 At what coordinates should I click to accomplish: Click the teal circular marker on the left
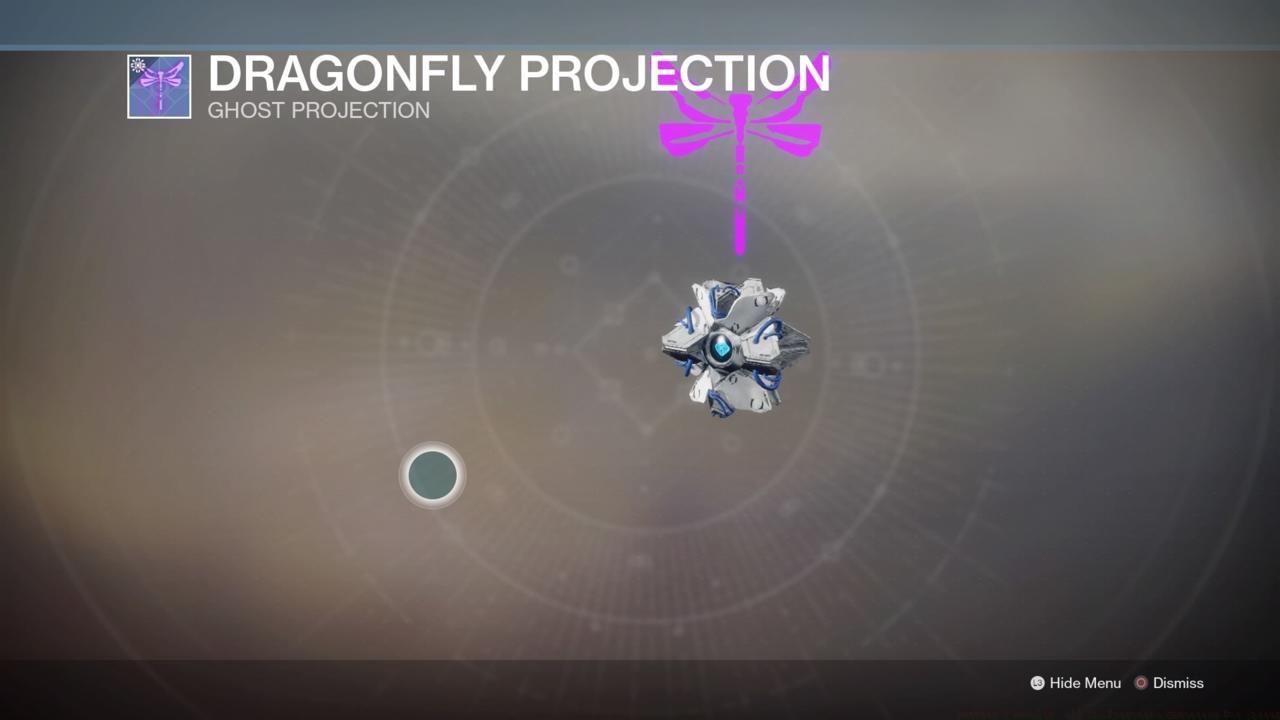431,475
